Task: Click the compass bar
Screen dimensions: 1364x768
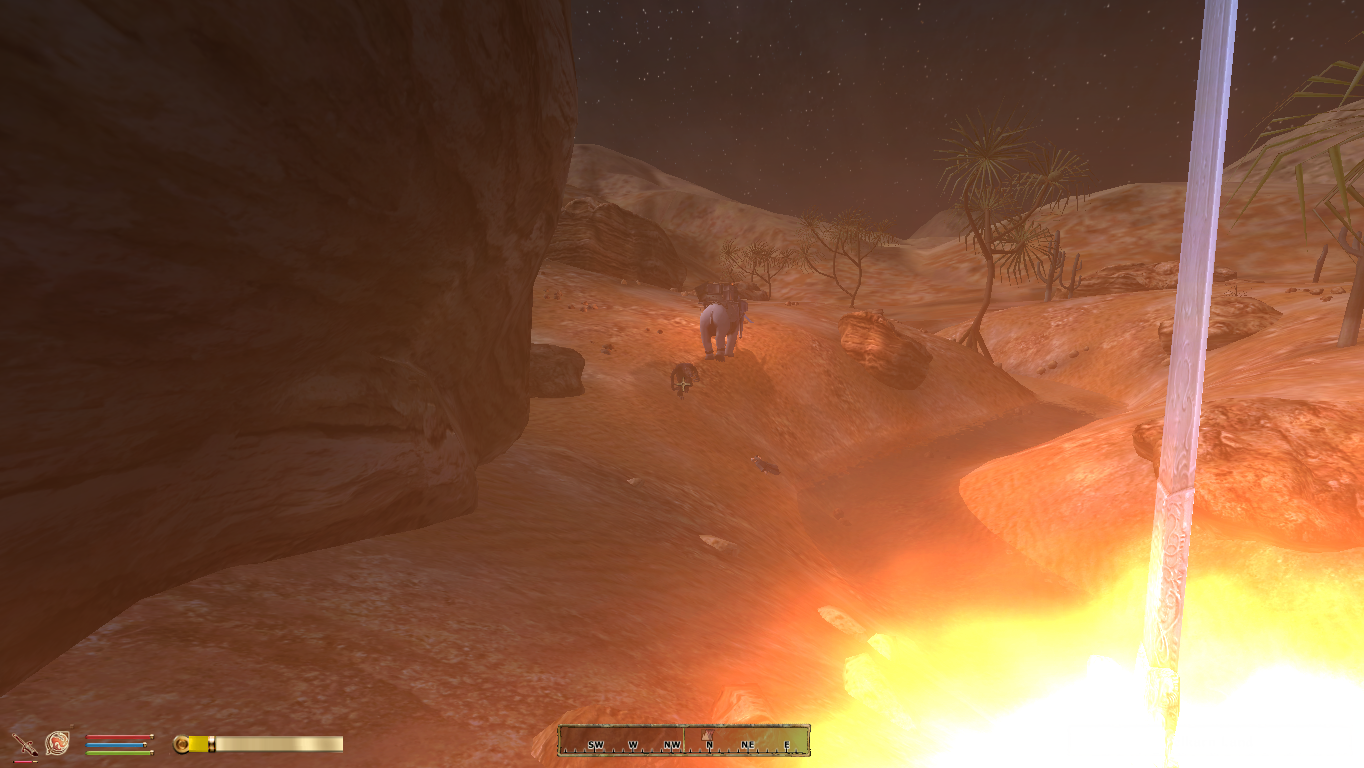Action: click(x=684, y=741)
